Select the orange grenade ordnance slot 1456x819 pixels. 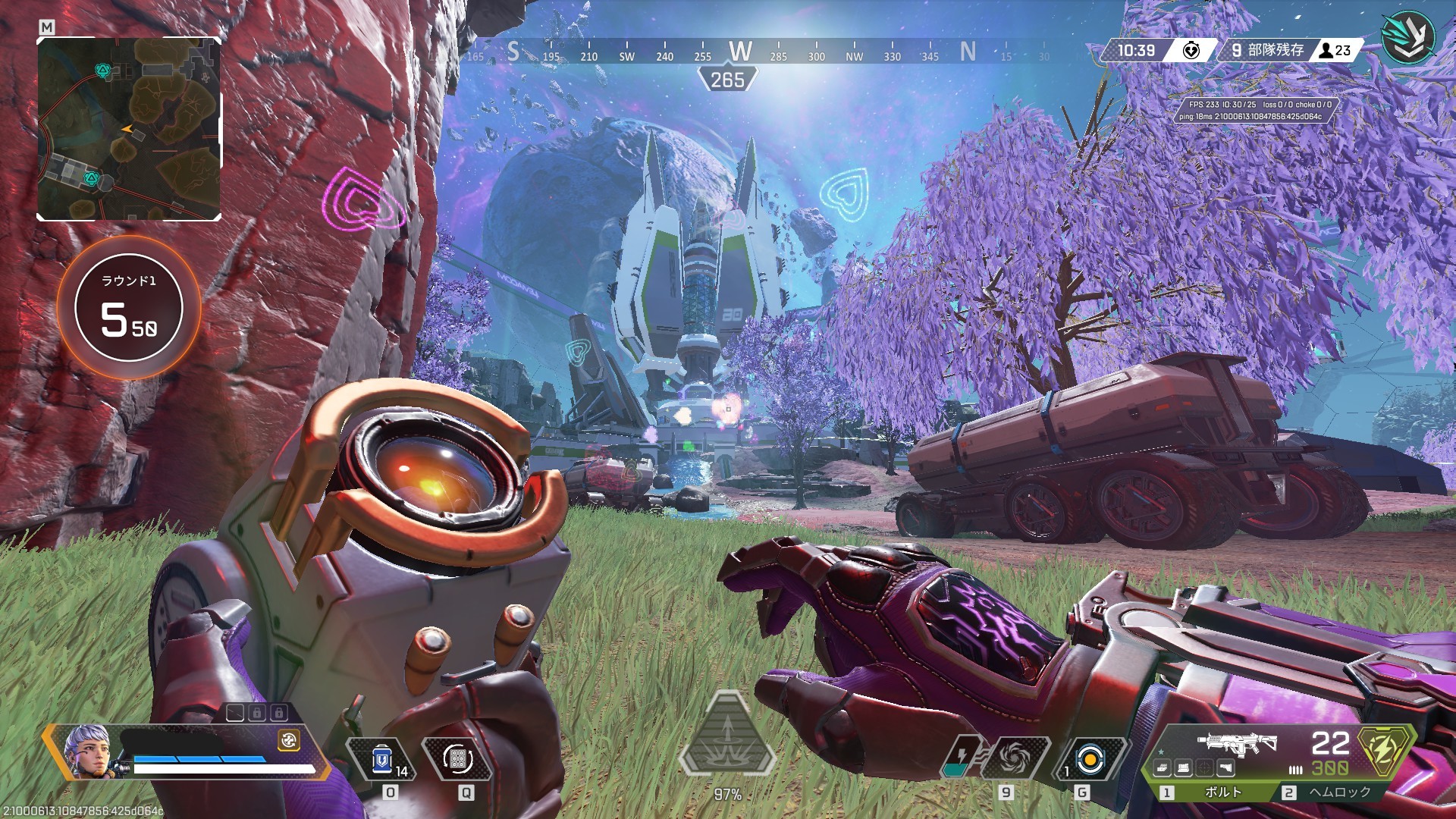1090,758
